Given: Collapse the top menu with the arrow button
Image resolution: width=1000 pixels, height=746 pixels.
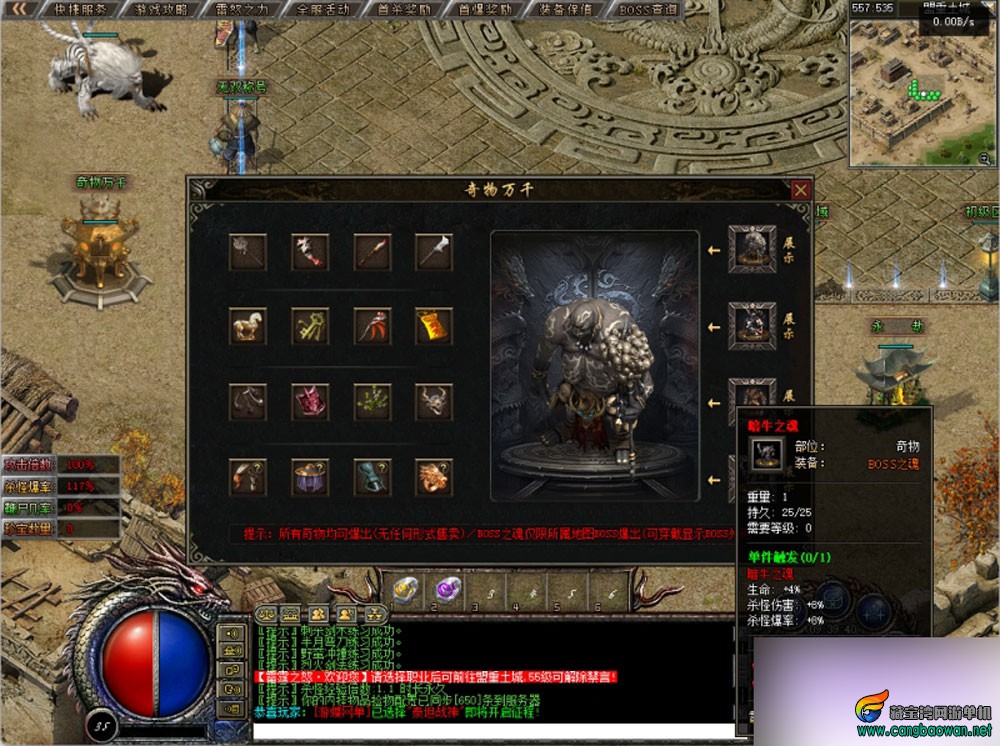Looking at the screenshot, I should 17,9.
